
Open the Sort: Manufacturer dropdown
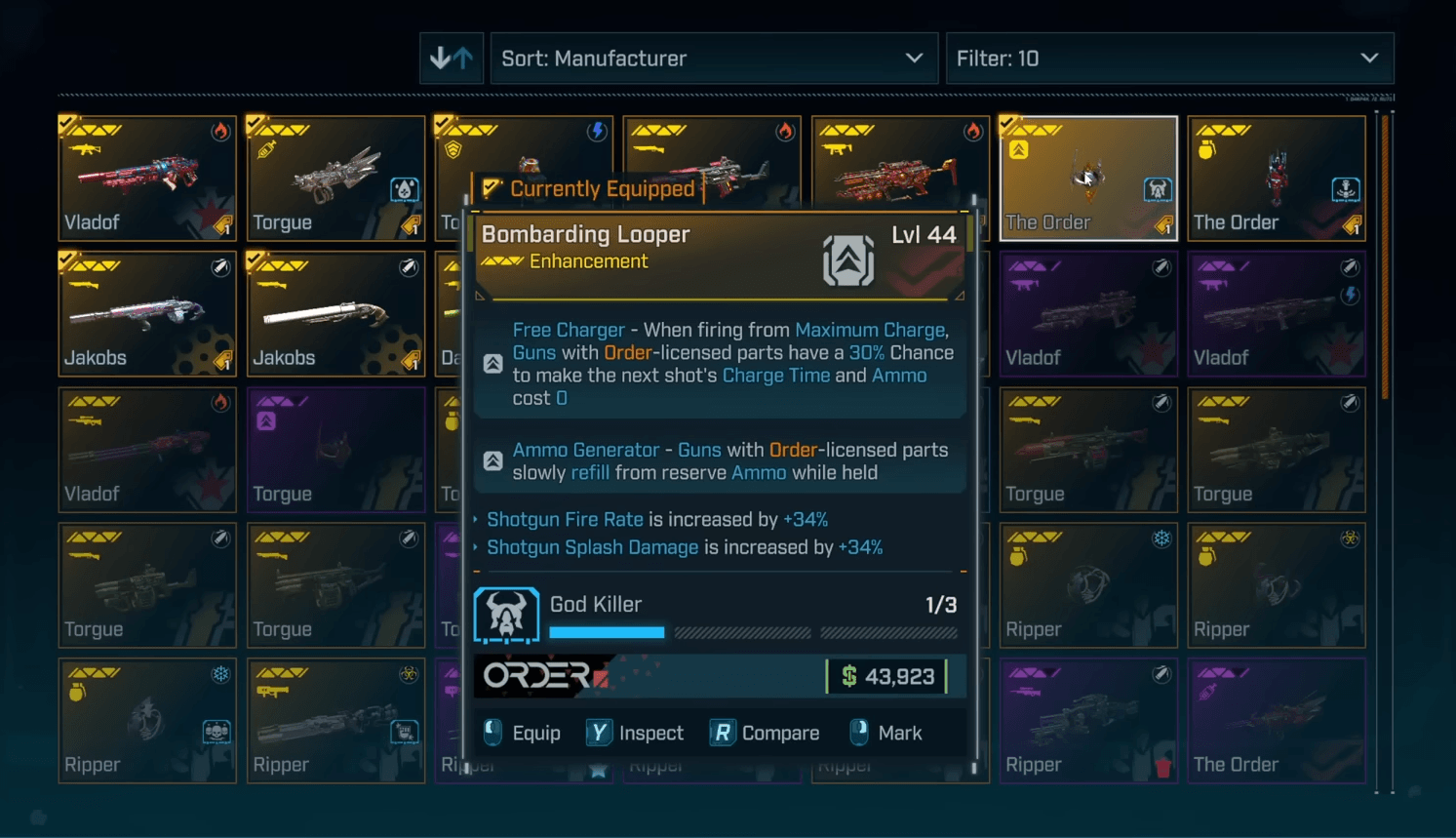coord(713,59)
